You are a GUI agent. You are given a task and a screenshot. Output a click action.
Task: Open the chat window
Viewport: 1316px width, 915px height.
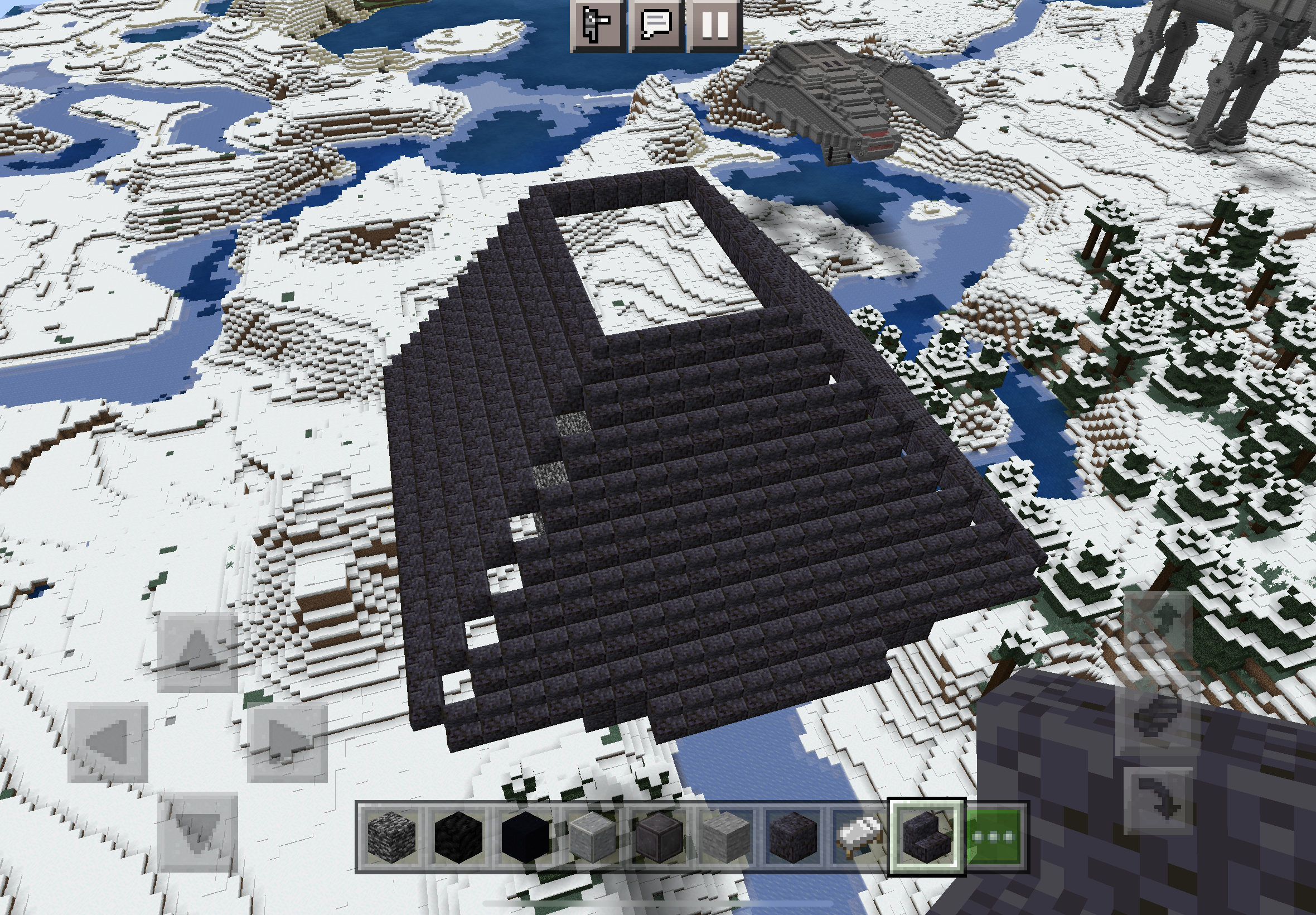656,26
